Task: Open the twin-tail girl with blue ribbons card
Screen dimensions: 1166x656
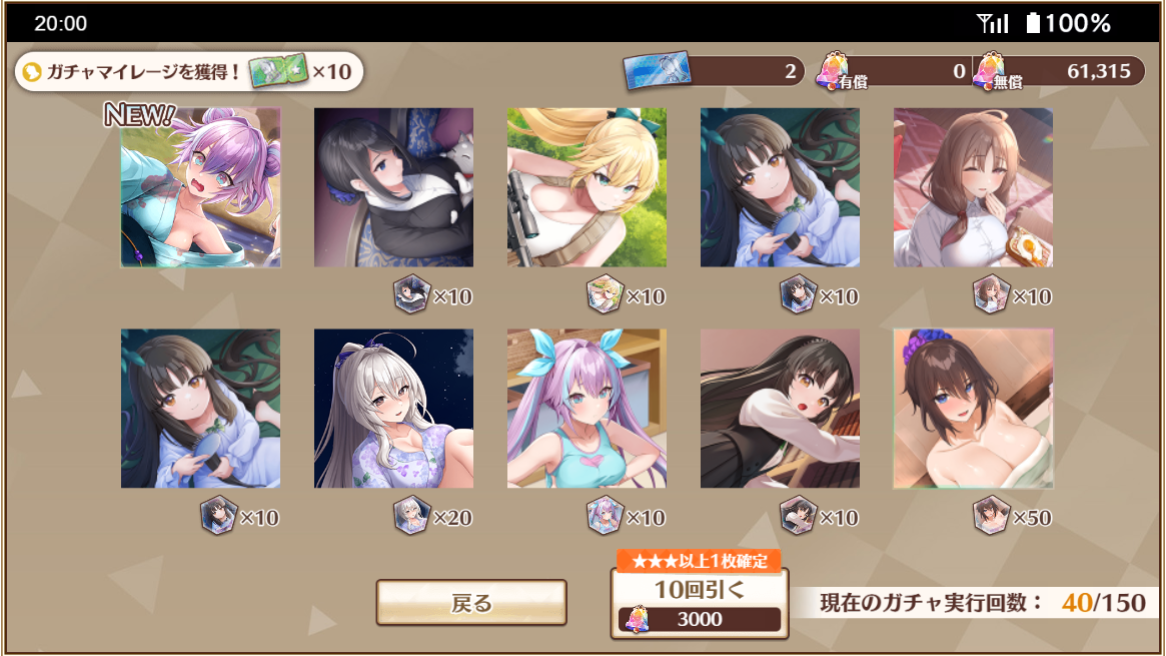Action: pyautogui.click(x=586, y=408)
